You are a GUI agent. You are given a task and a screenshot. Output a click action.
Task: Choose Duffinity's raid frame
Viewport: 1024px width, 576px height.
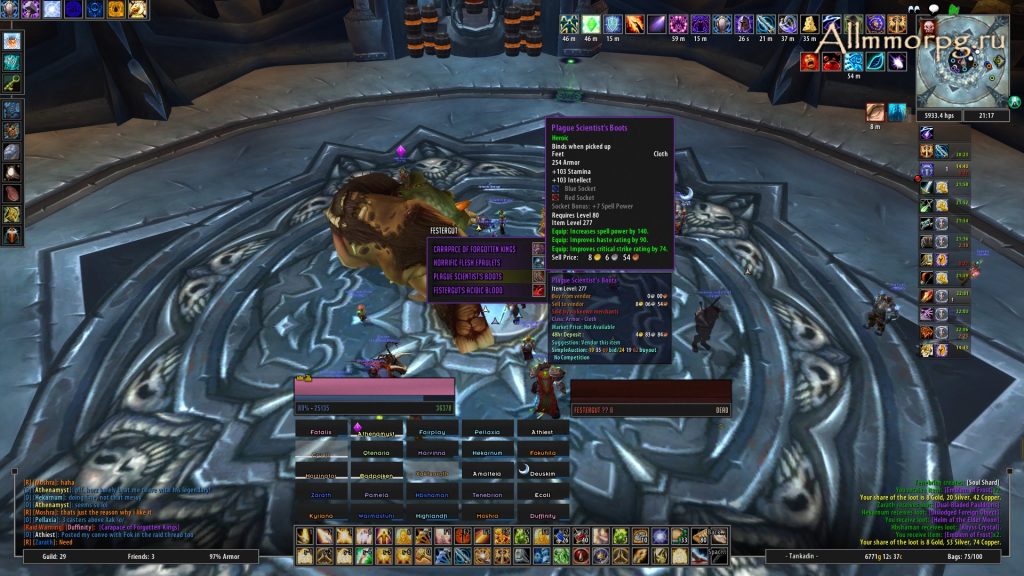542,516
